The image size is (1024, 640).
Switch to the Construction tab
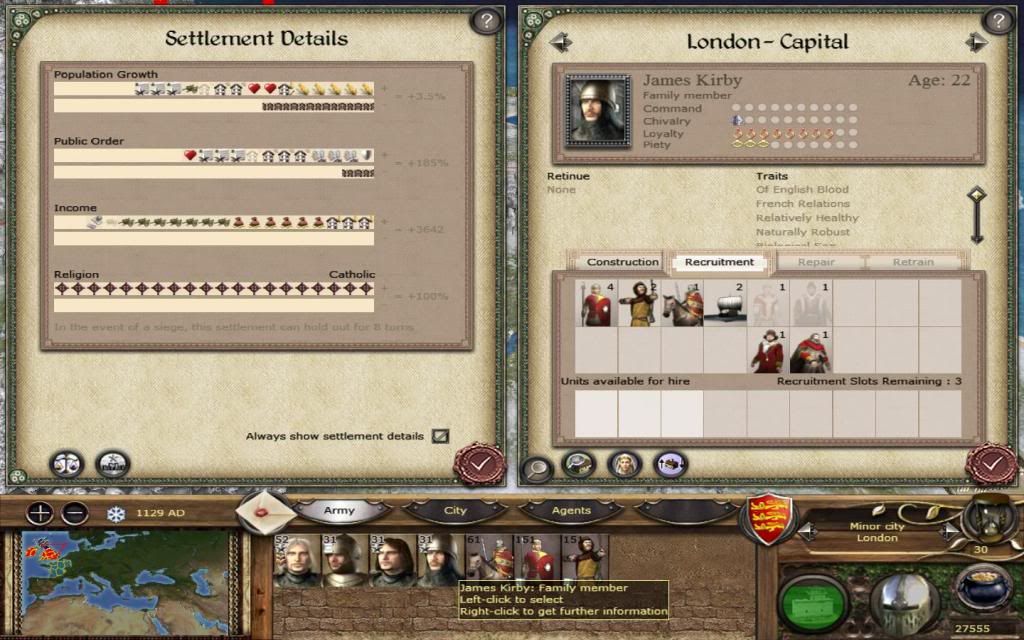[622, 262]
